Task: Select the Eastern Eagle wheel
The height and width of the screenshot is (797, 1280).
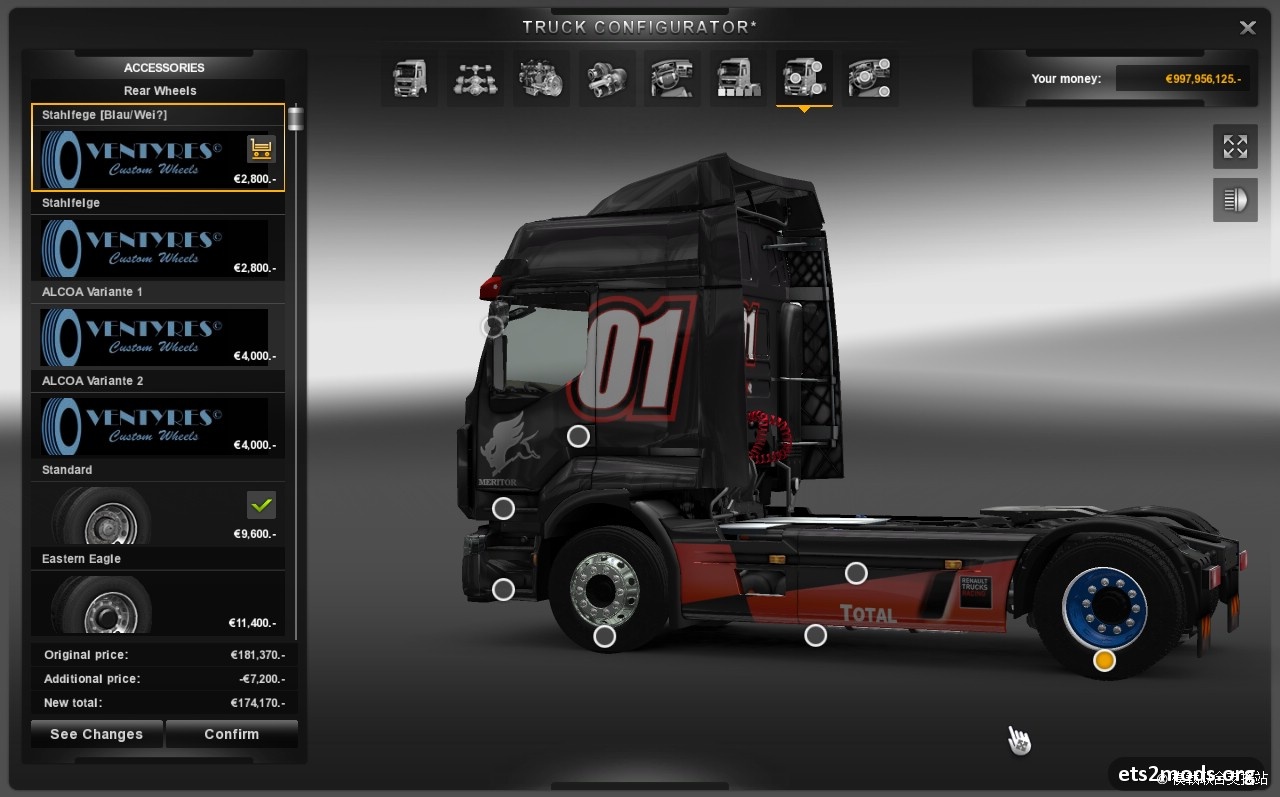Action: [158, 603]
